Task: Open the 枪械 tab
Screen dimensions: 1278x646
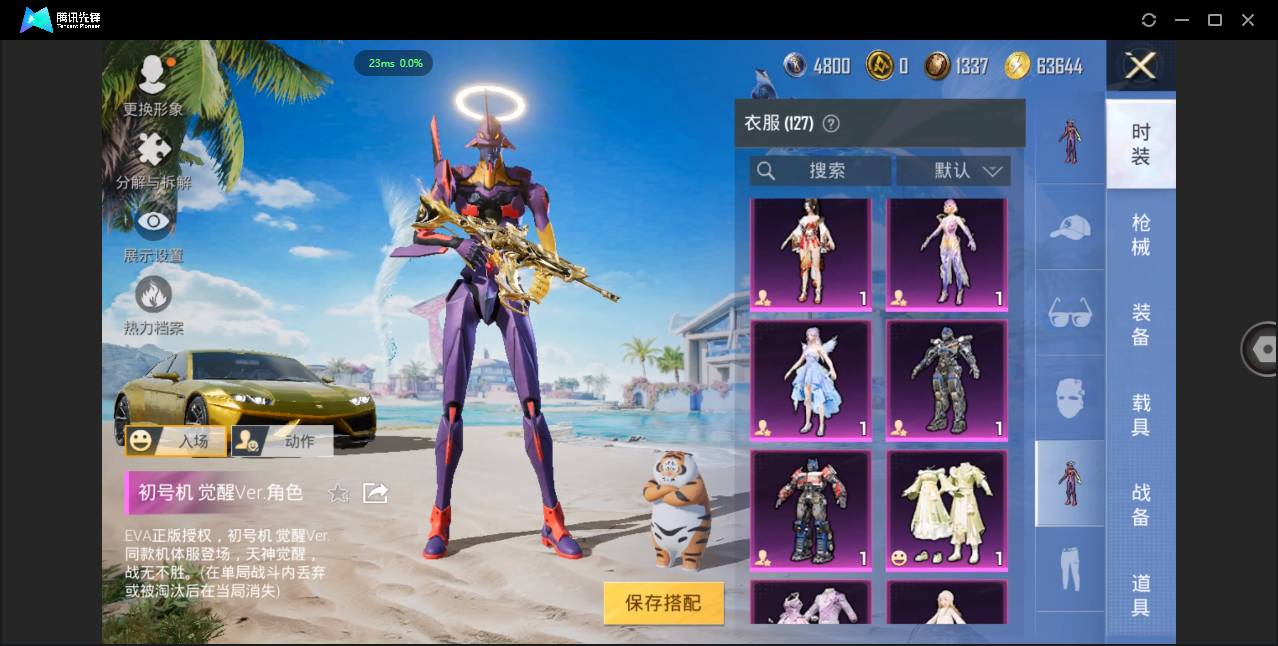Action: tap(1140, 234)
